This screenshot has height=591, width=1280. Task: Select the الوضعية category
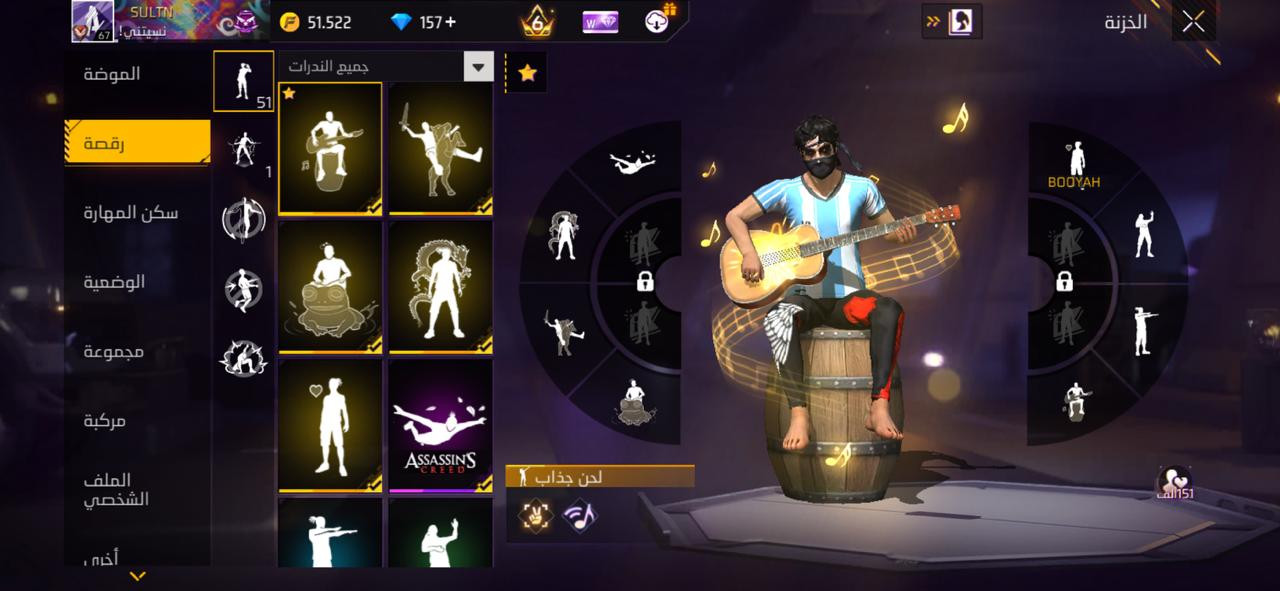pyautogui.click(x=114, y=282)
